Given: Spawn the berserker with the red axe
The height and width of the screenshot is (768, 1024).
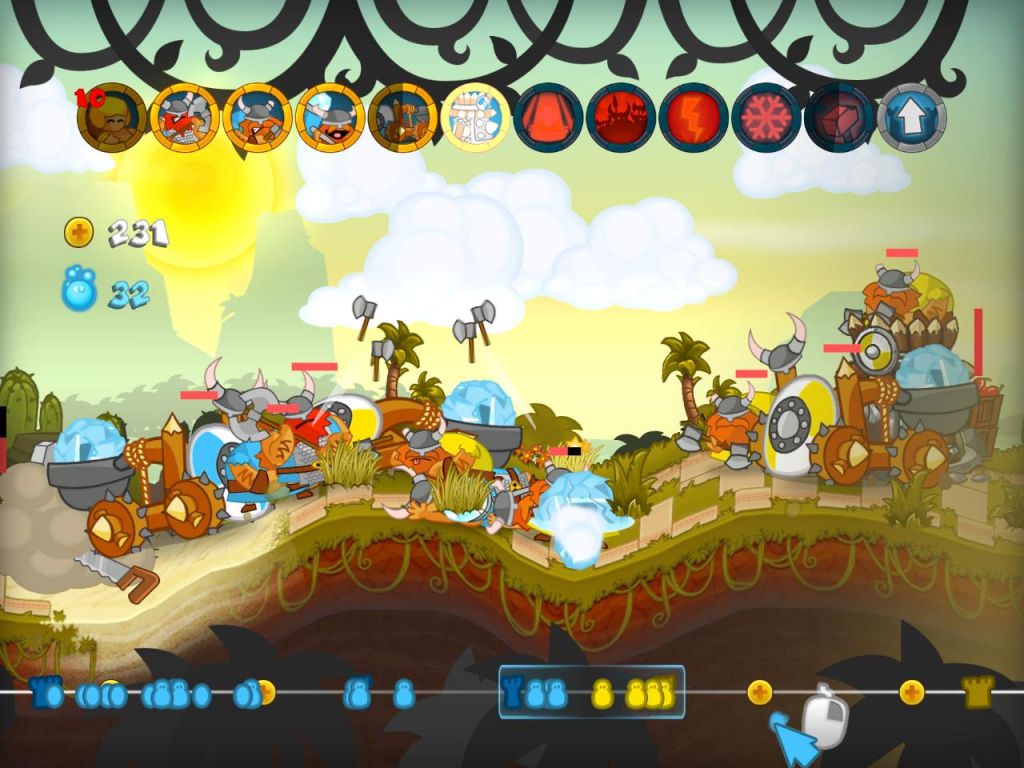Looking at the screenshot, I should pos(184,117).
